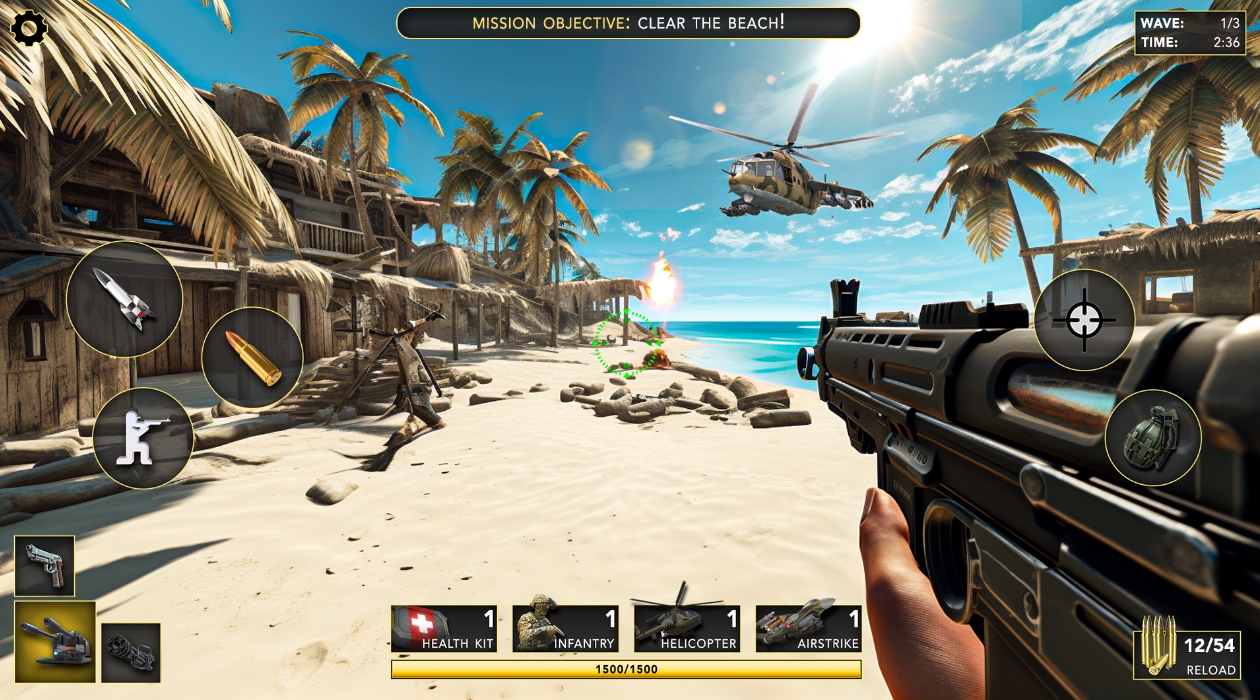Switch to the minigun weapon slot

[x=131, y=652]
